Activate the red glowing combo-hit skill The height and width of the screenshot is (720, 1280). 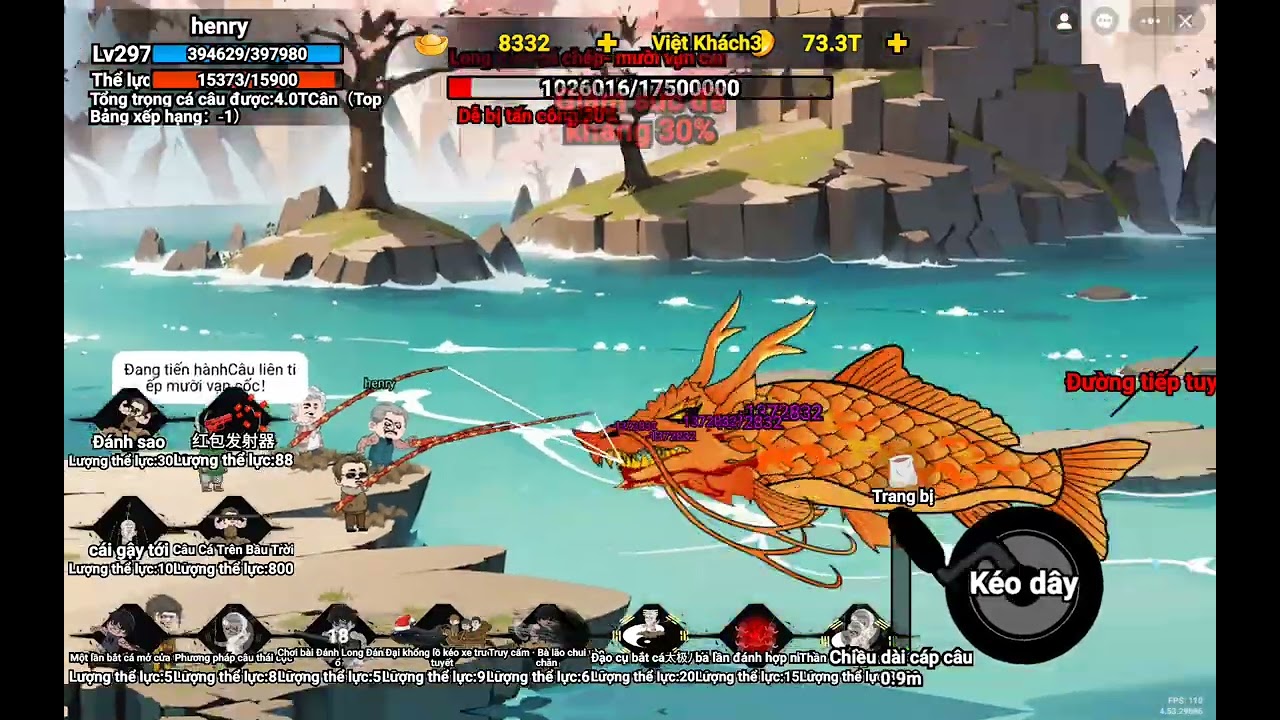coord(755,630)
